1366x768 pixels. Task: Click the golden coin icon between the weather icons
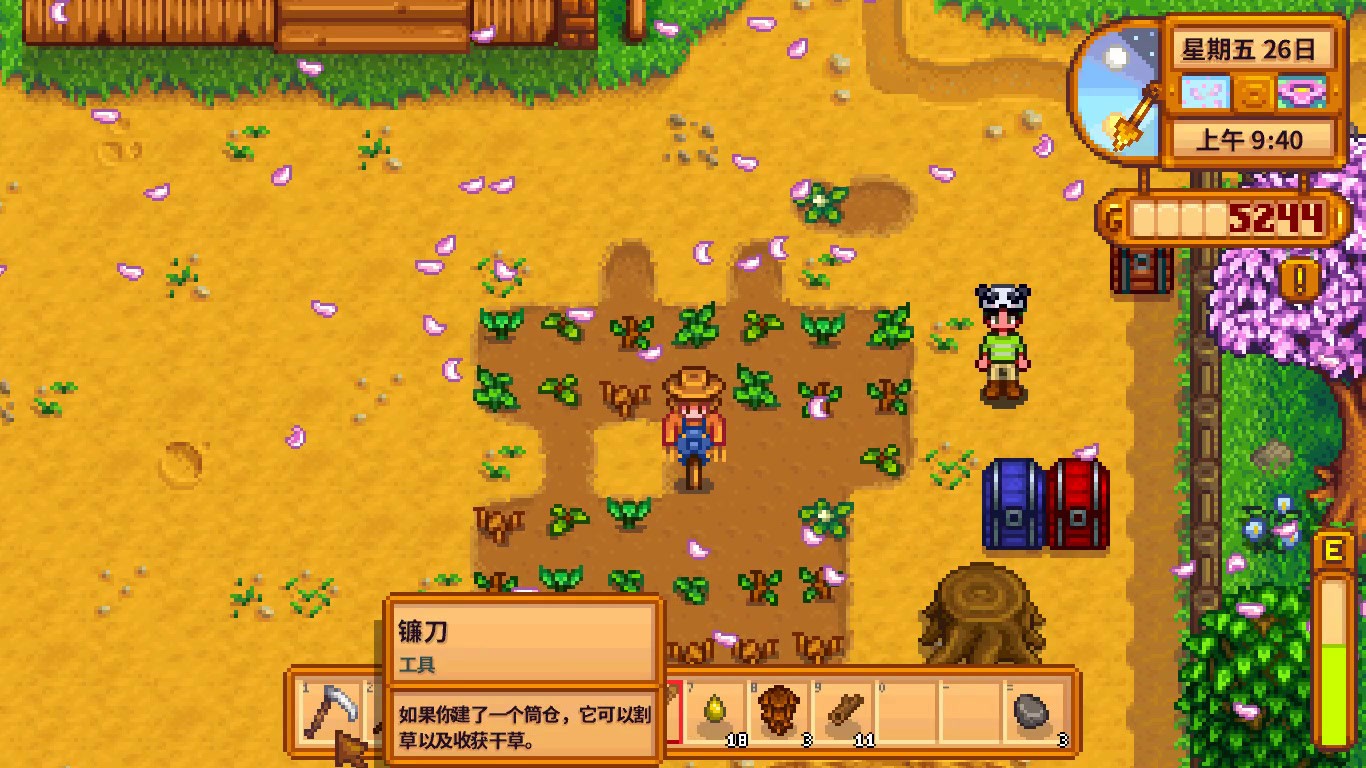coord(1253,93)
